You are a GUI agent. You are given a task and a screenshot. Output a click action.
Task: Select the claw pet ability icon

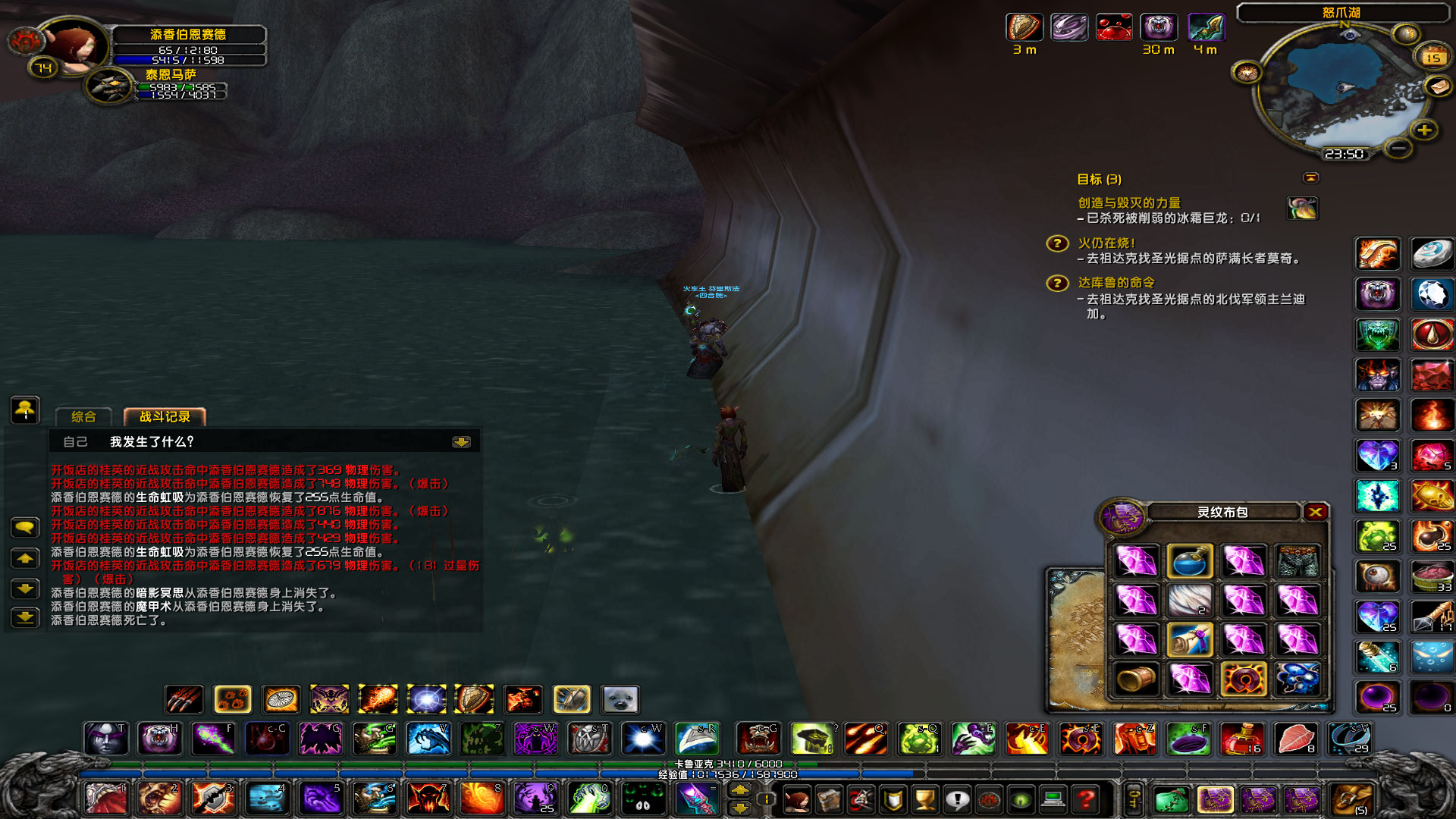[182, 699]
